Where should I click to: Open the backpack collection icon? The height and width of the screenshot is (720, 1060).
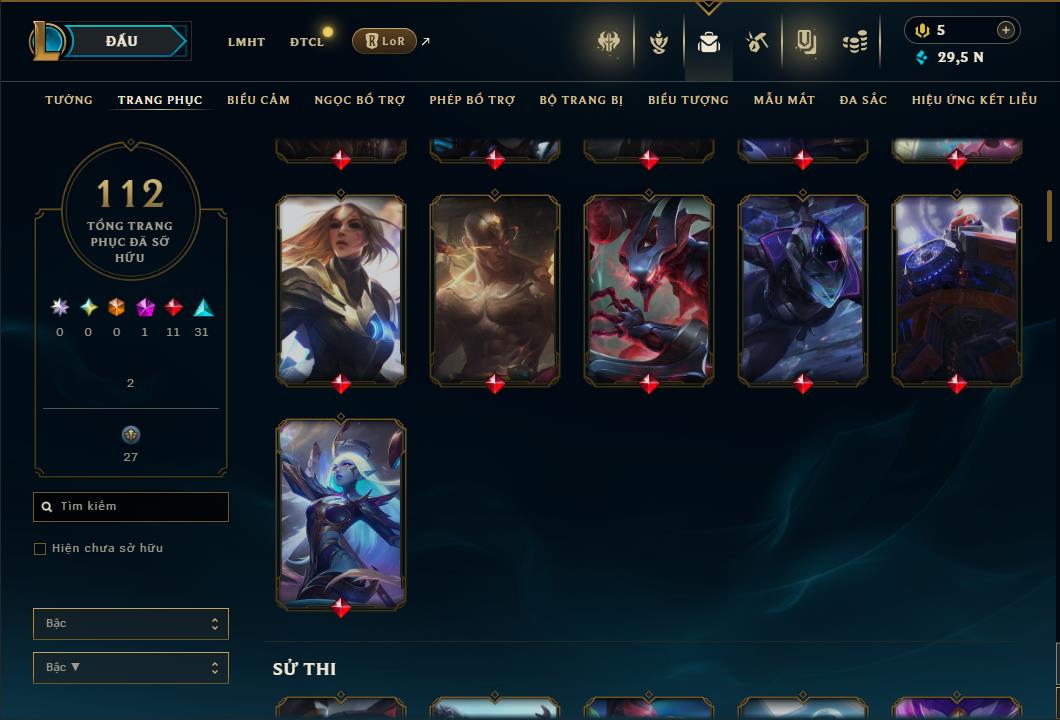709,42
